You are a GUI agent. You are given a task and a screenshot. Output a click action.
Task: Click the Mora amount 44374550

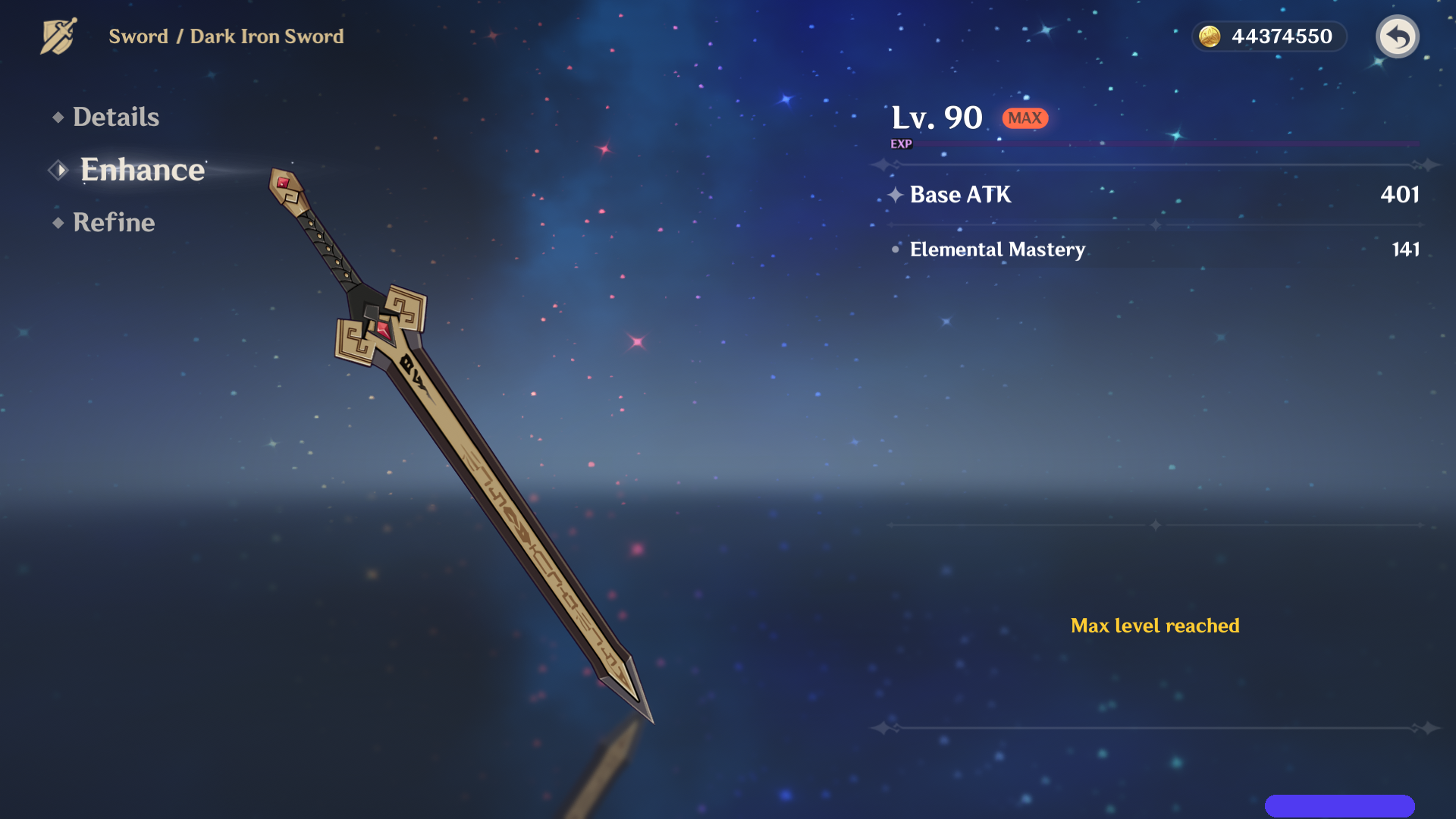coord(1284,35)
